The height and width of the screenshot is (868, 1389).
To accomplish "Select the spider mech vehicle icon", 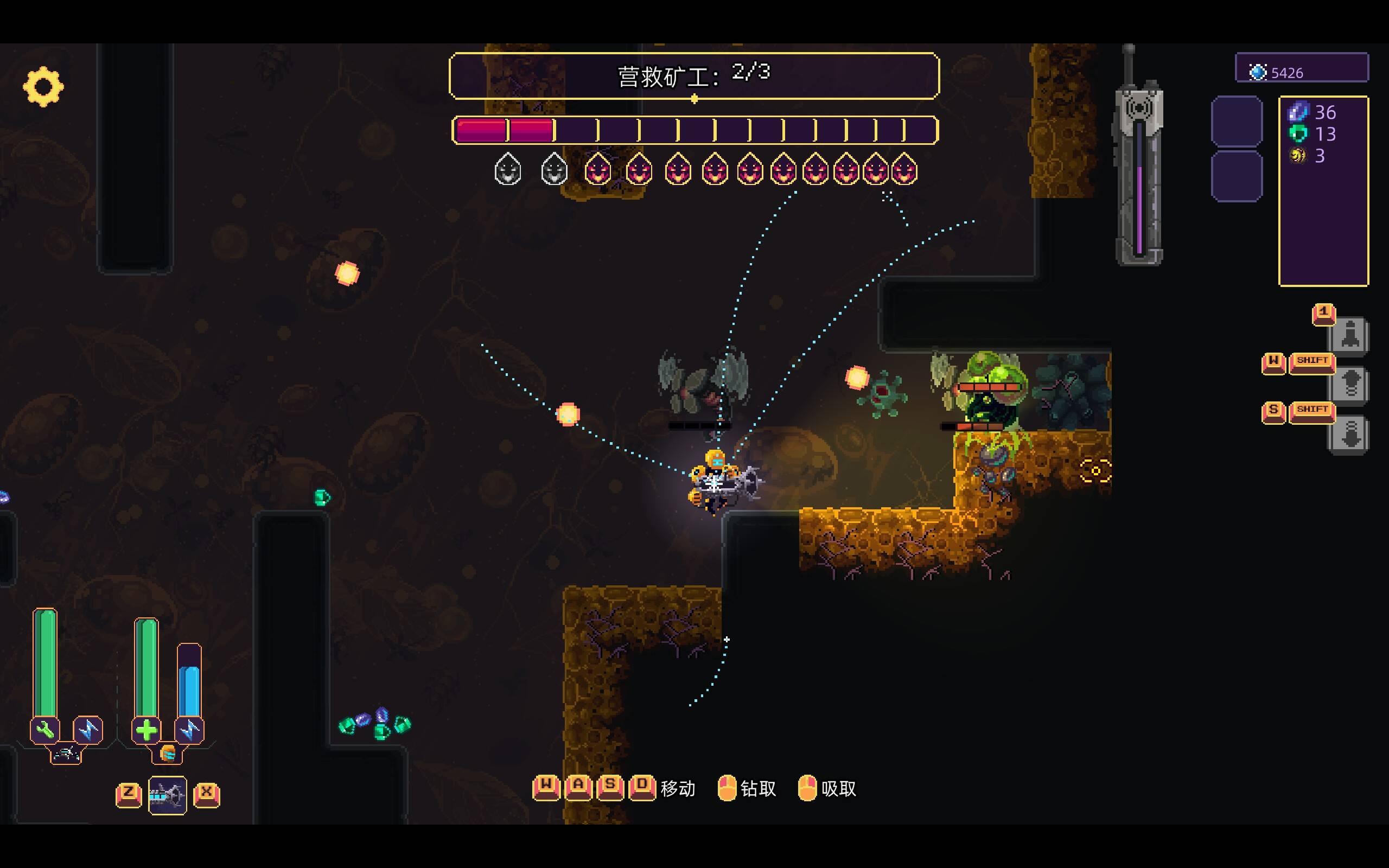I will coord(66,754).
